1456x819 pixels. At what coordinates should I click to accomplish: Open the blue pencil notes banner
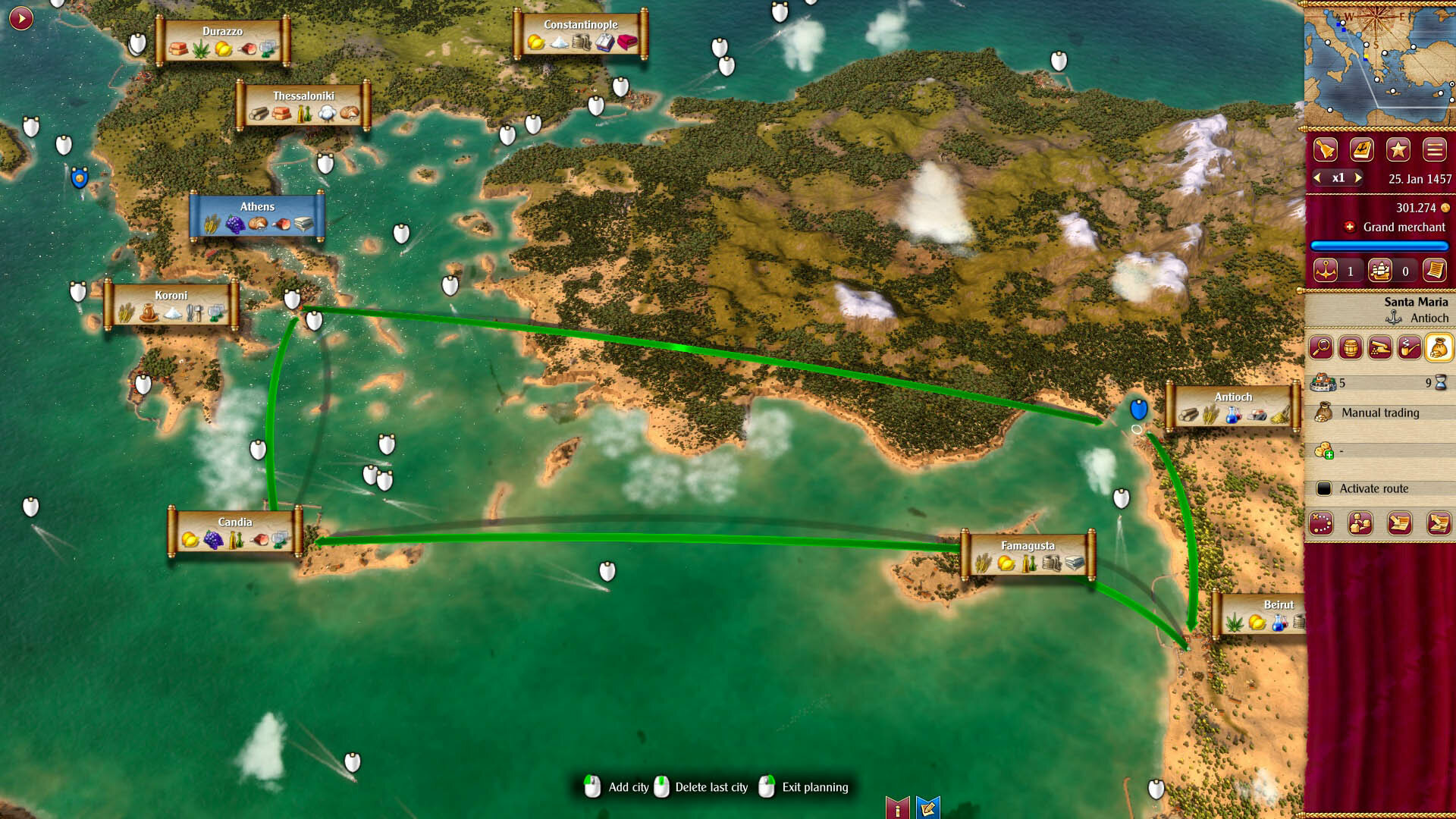[x=927, y=808]
